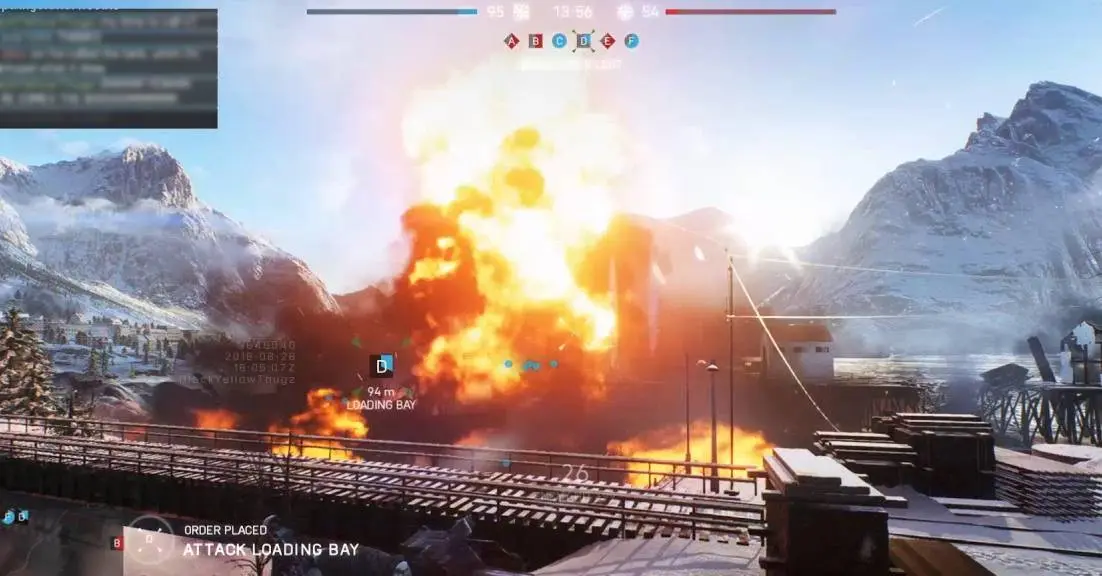
Task: Select capture point A in the objective bar
Action: [511, 41]
